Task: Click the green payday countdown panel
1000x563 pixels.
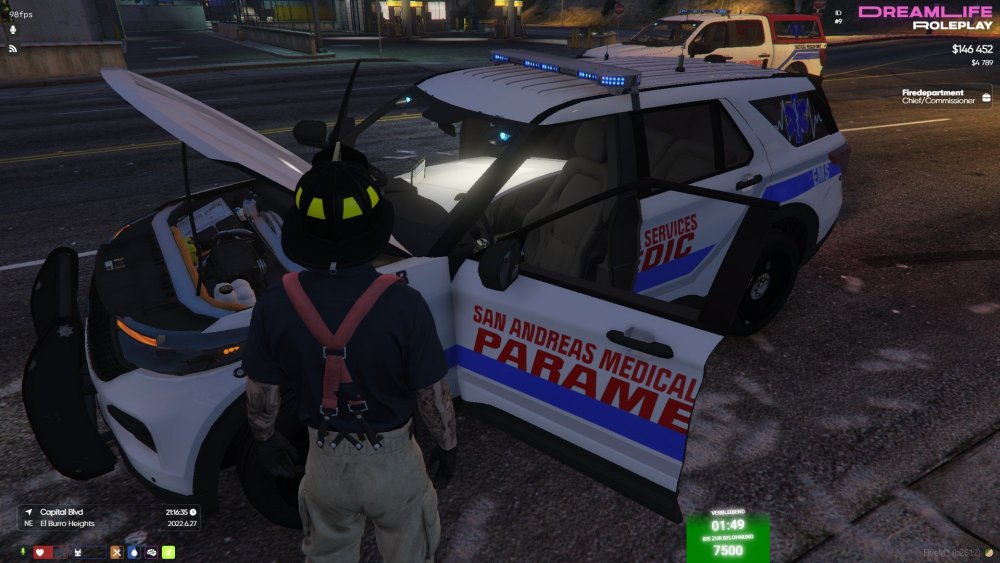Action: pyautogui.click(x=727, y=536)
